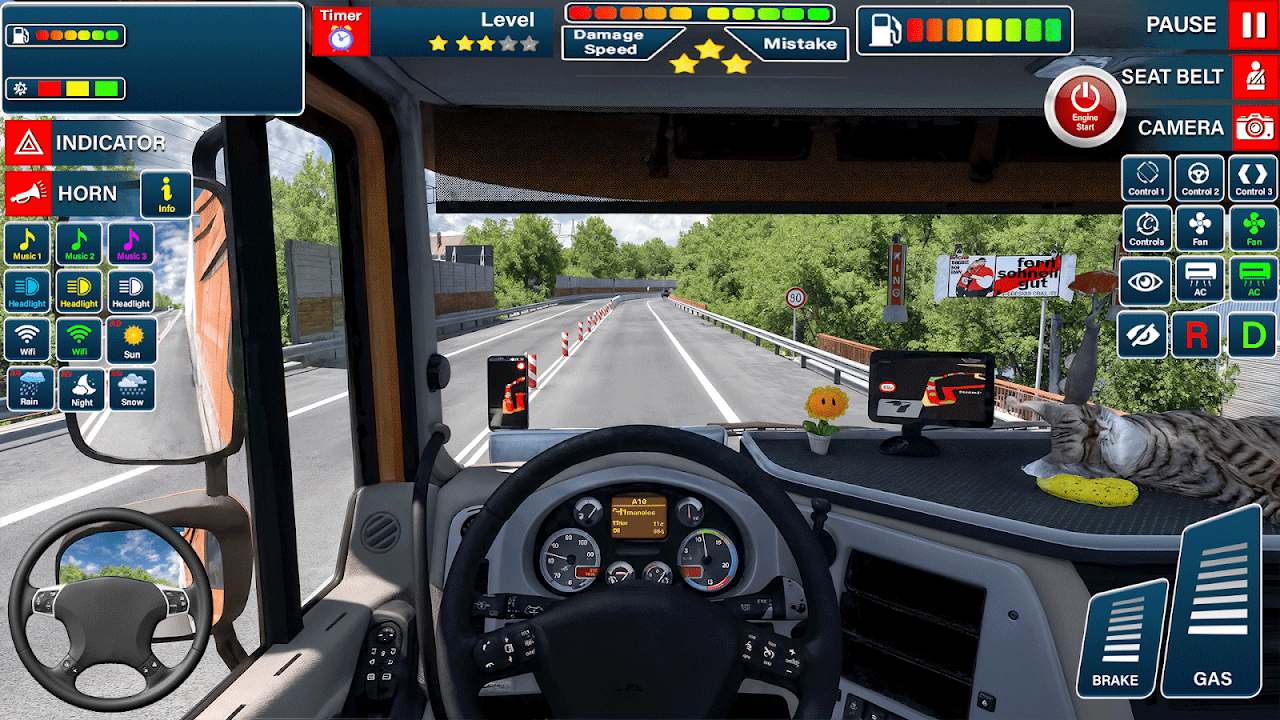The width and height of the screenshot is (1280, 720).
Task: Hit the red Engine Start button
Action: [1085, 106]
